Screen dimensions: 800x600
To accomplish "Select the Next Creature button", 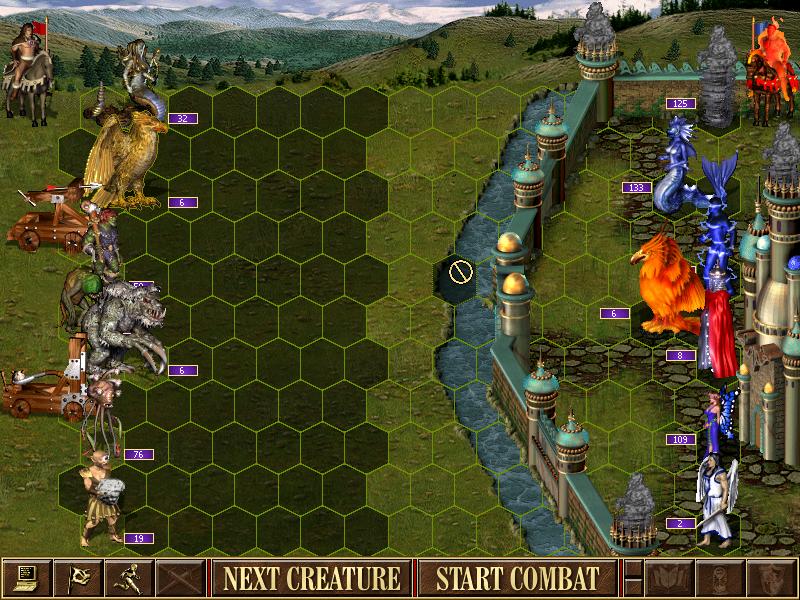I will point(311,577).
